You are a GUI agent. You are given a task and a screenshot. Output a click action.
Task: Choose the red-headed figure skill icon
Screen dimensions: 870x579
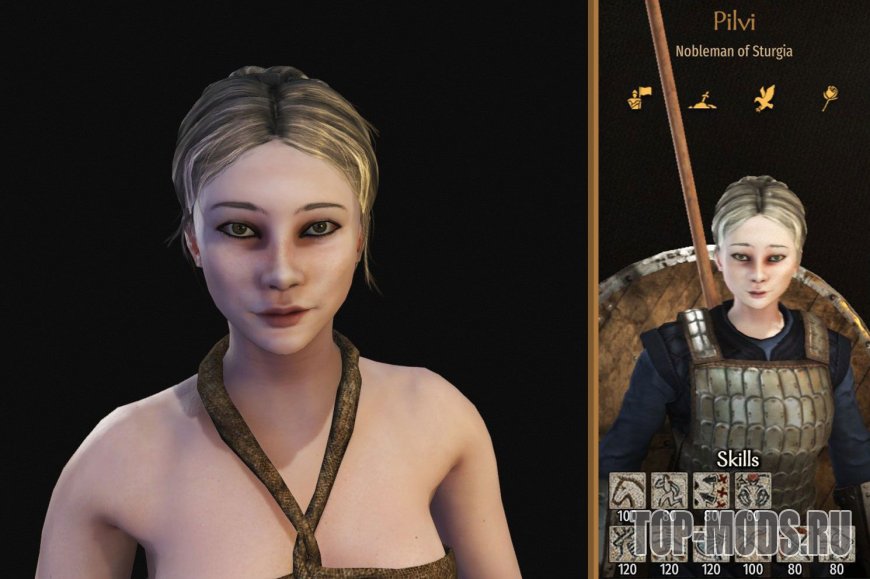752,490
